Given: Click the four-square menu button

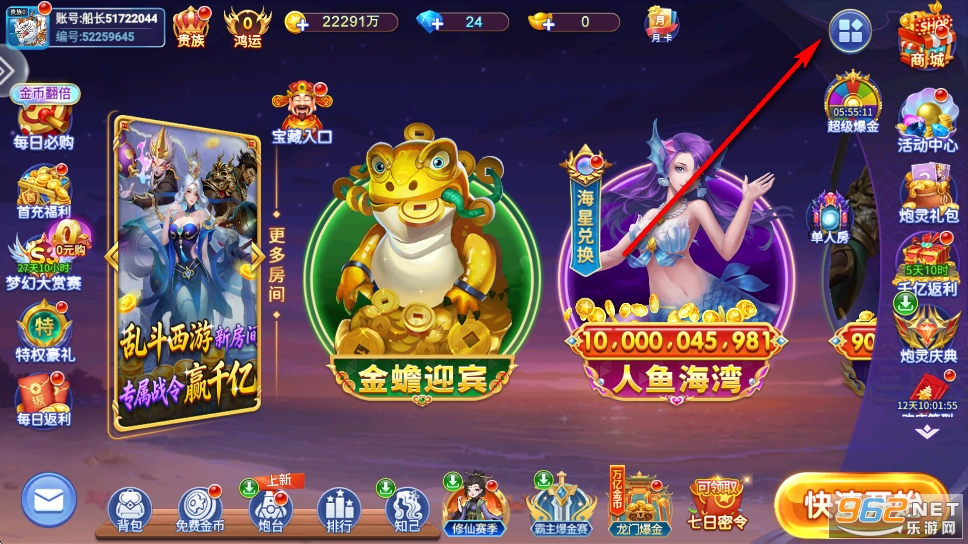Looking at the screenshot, I should tap(849, 32).
